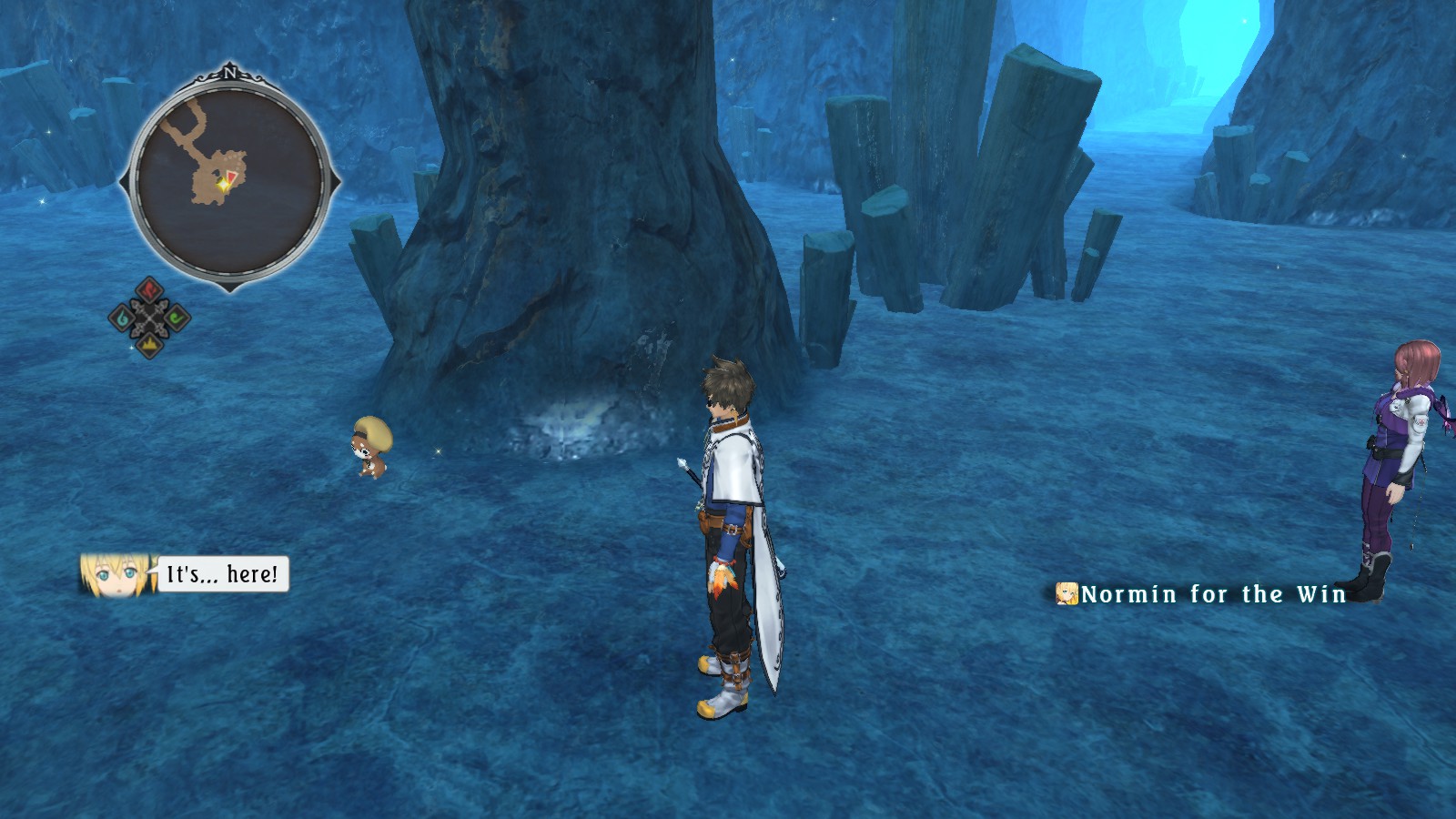Click the center of the elemental cross pad
1456x819 pixels.
click(149, 318)
